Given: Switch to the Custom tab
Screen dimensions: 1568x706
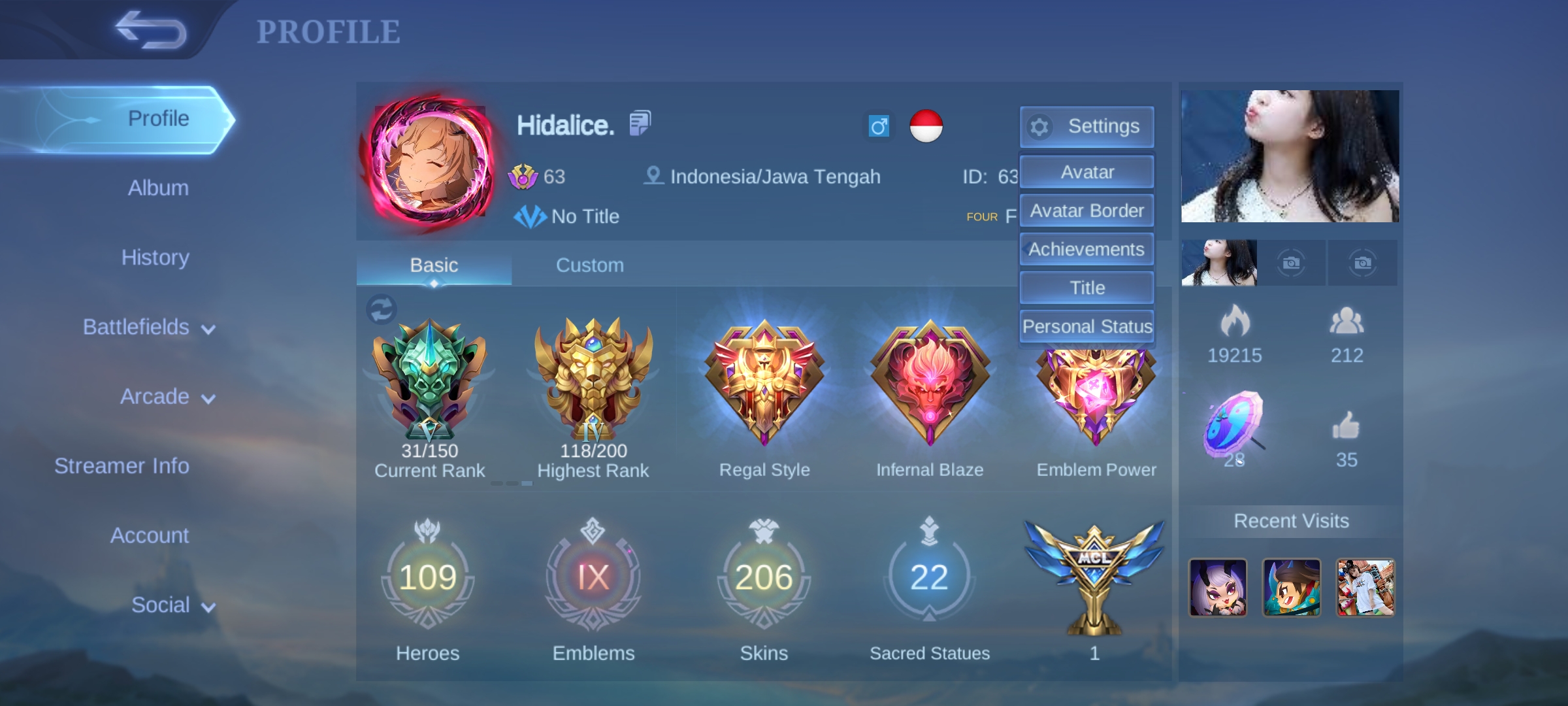Looking at the screenshot, I should tap(590, 265).
